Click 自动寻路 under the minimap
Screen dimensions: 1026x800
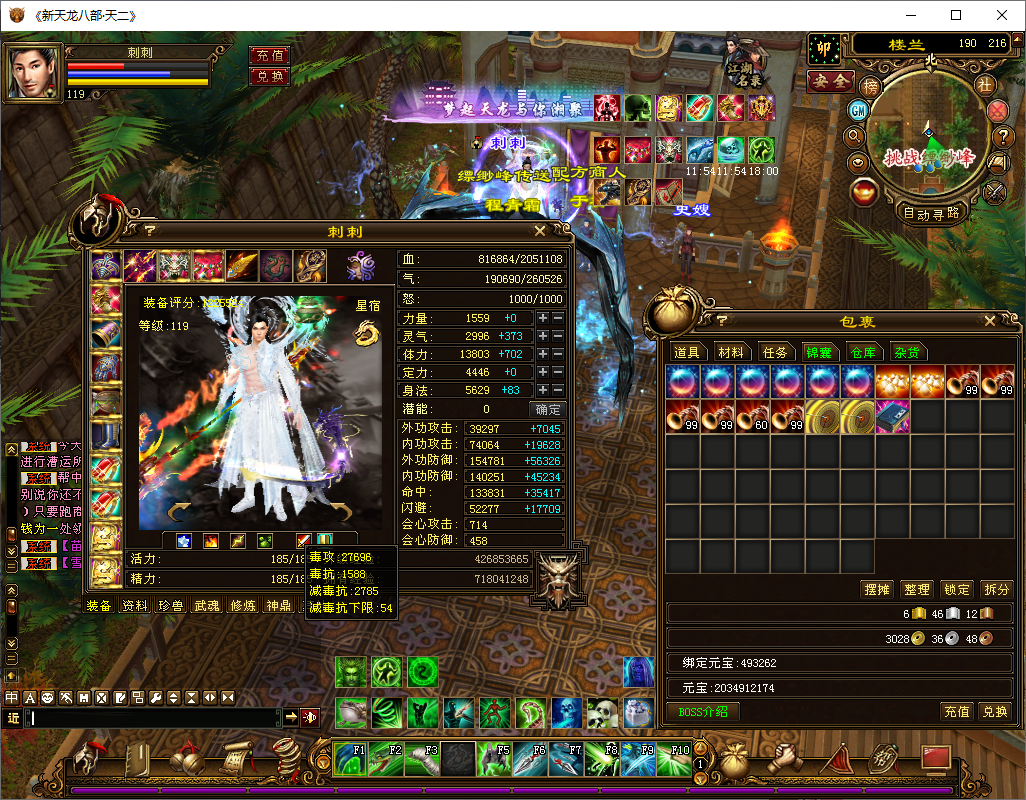pos(931,212)
